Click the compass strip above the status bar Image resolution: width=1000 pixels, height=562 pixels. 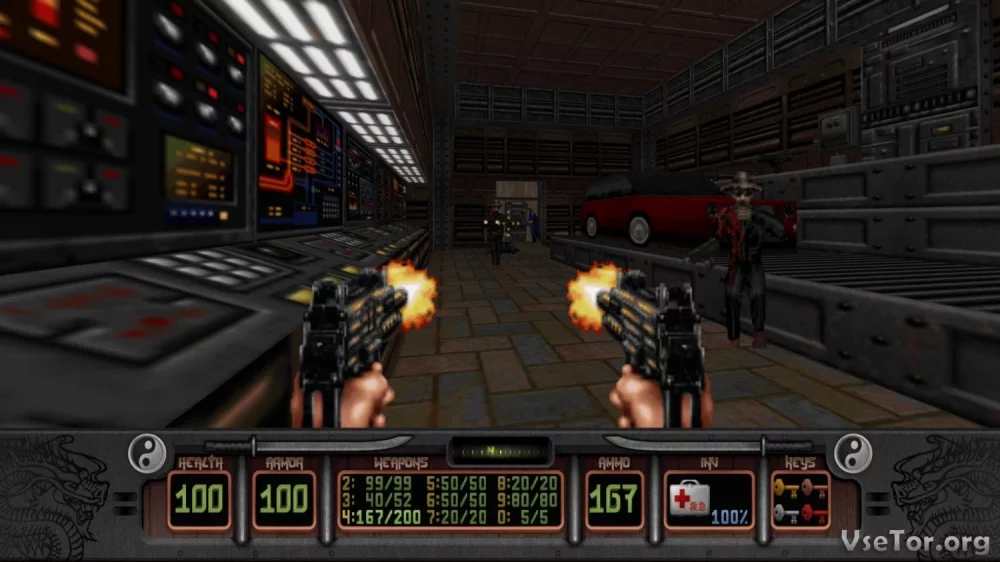coord(500,450)
